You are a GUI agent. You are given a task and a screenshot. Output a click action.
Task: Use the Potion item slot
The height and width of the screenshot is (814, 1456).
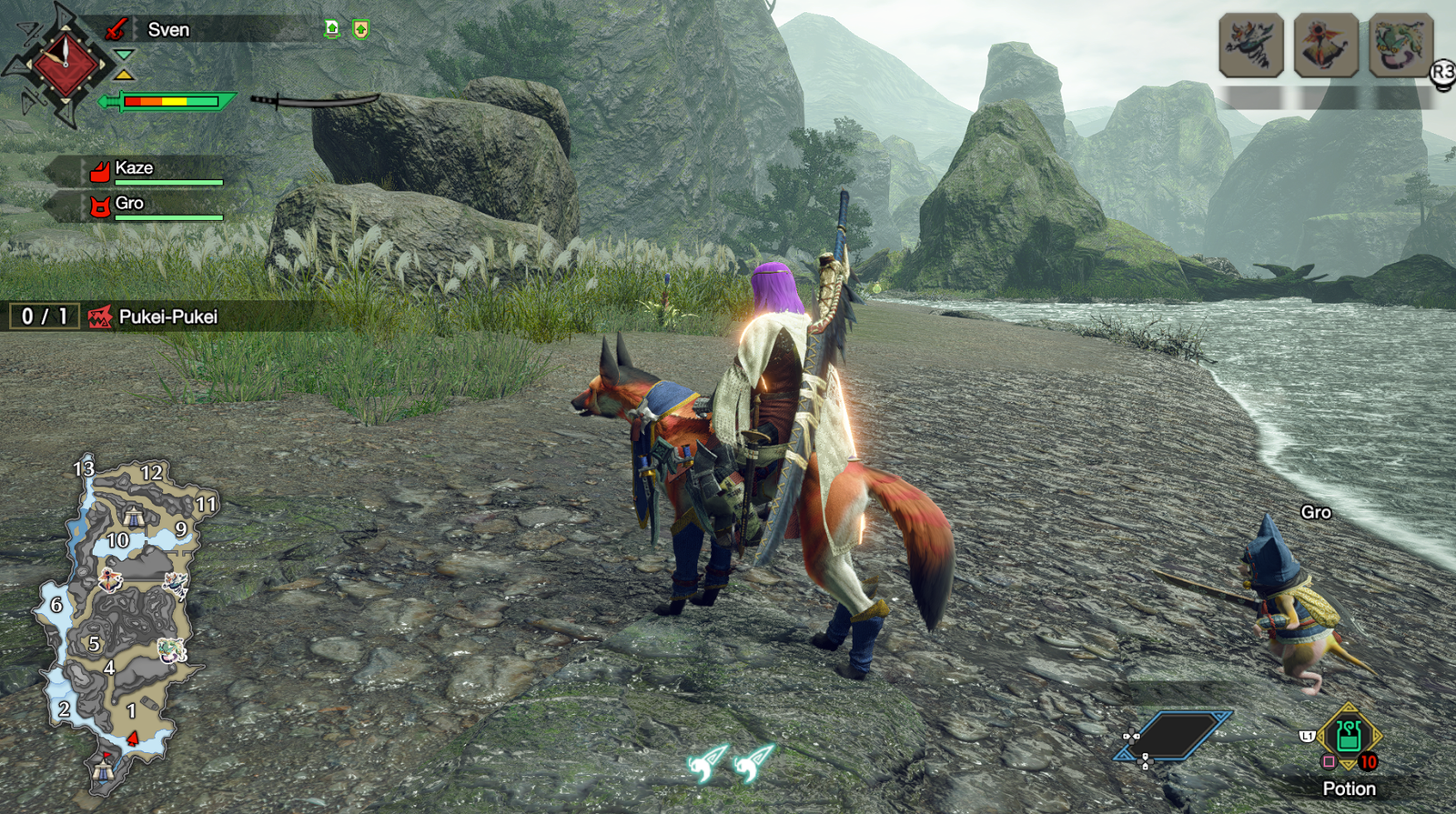[x=1349, y=736]
